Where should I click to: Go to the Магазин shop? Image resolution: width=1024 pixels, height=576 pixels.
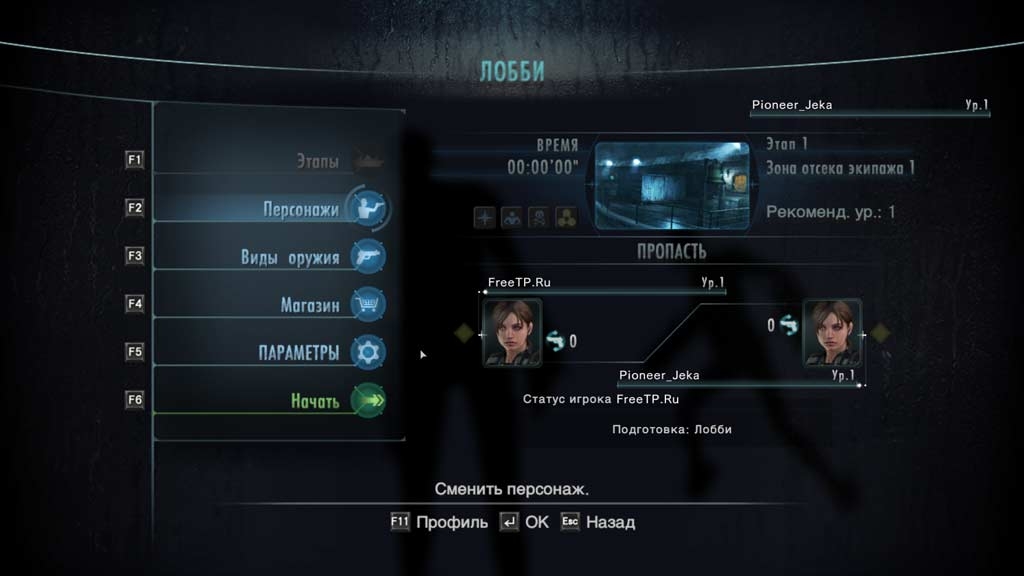coord(310,305)
